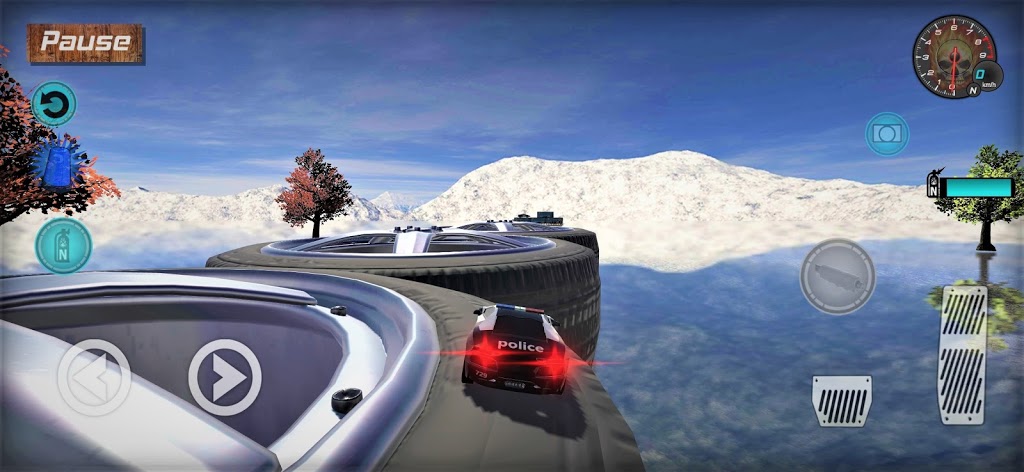Steer left with the left arrow button

pyautogui.click(x=93, y=377)
